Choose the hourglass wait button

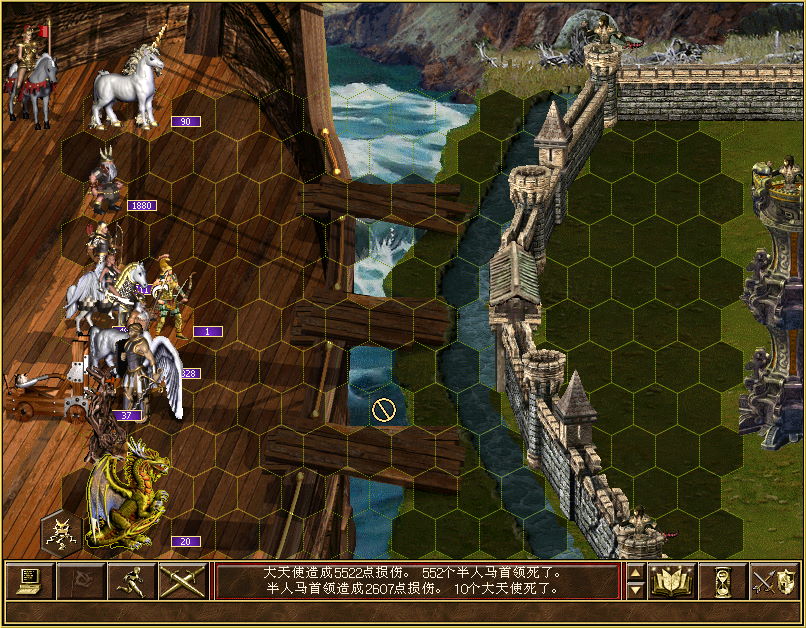[x=723, y=581]
